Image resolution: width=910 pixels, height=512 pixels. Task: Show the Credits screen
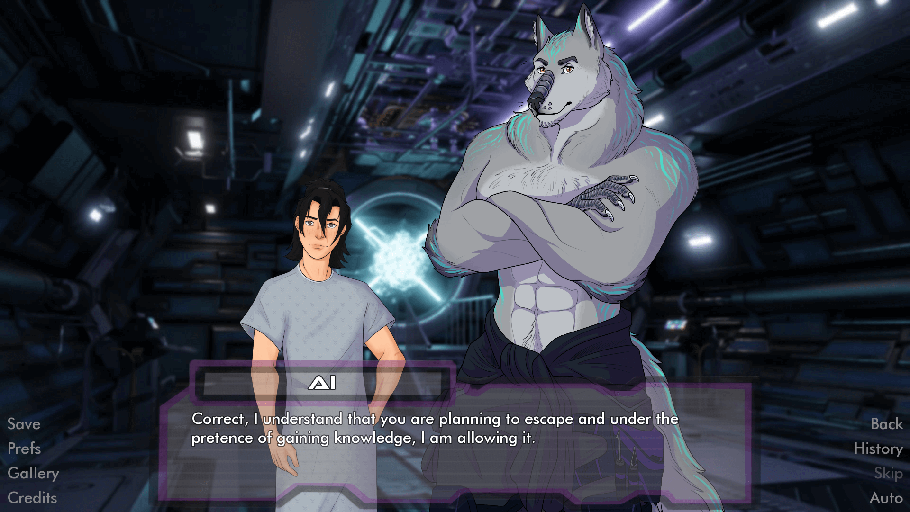point(32,497)
